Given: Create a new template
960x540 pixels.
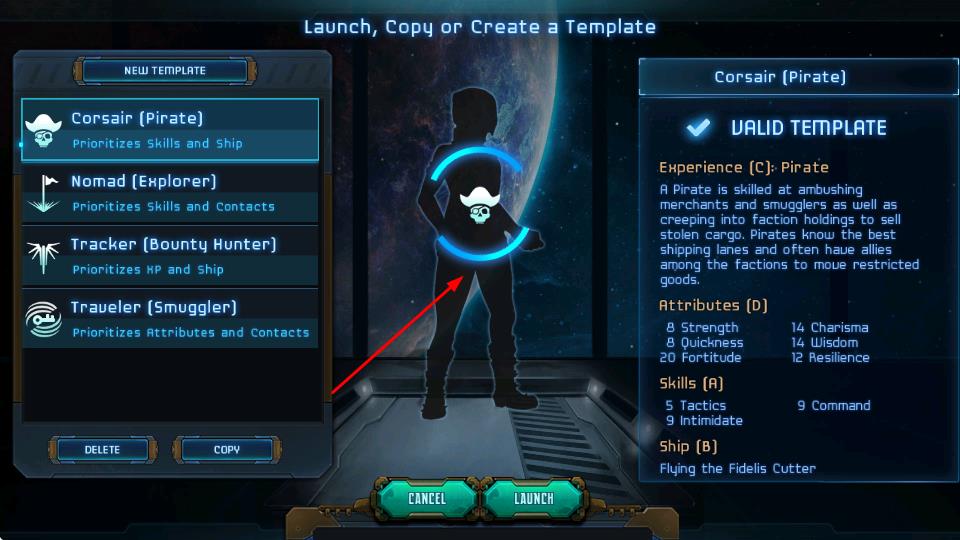Looking at the screenshot, I should pos(164,71).
